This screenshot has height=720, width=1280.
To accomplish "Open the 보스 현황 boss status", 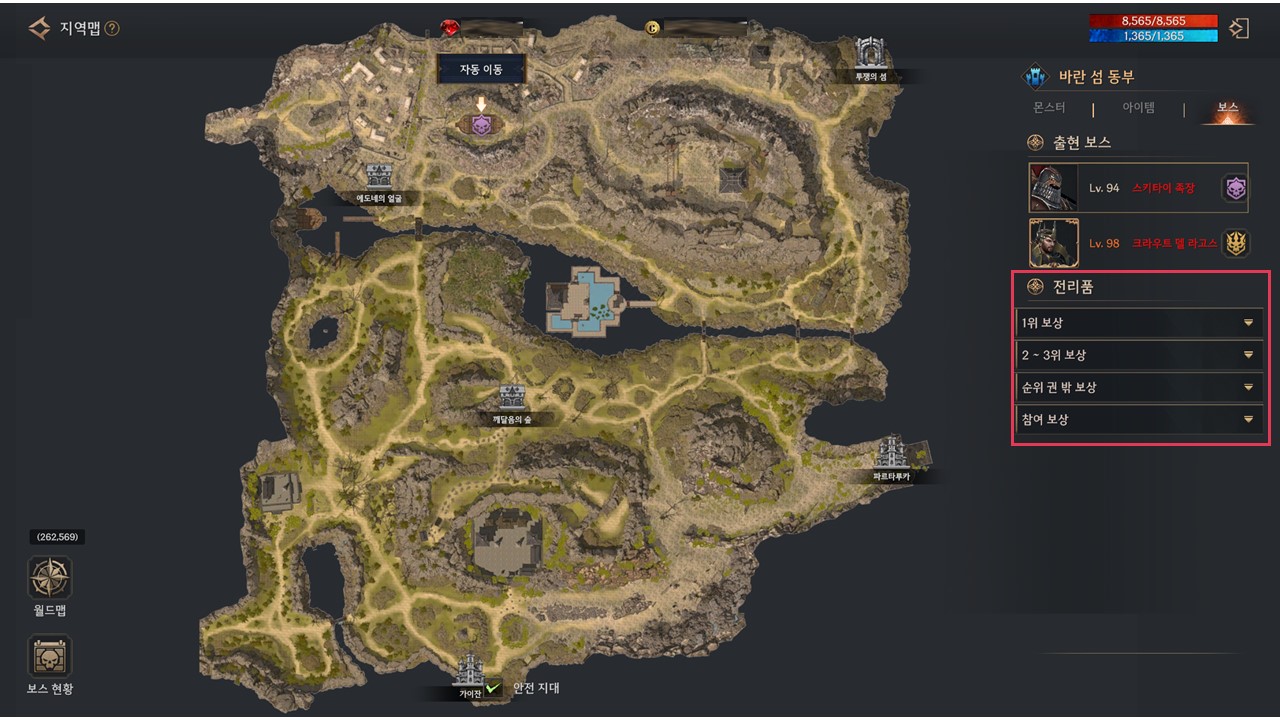I will click(x=49, y=657).
